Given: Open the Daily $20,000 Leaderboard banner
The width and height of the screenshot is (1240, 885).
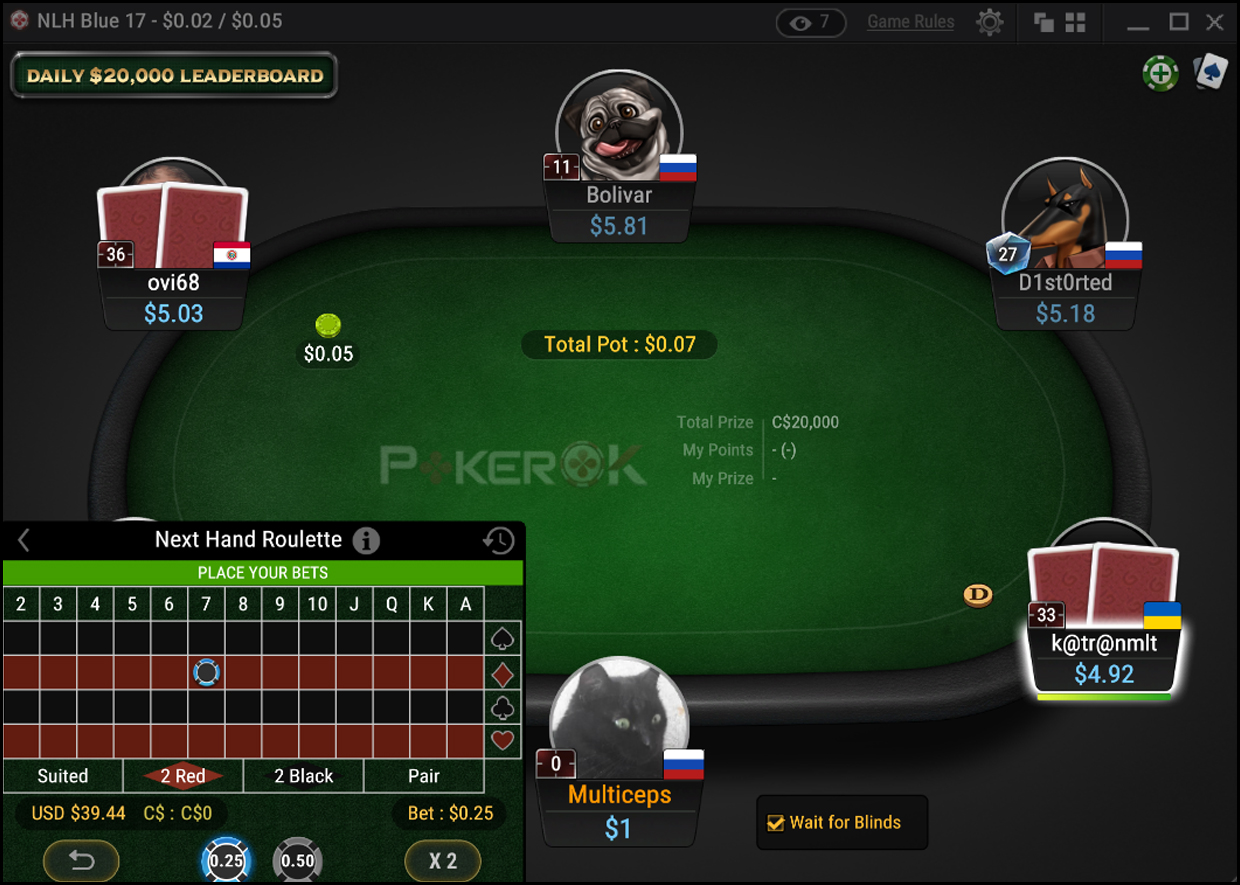Looking at the screenshot, I should [174, 76].
